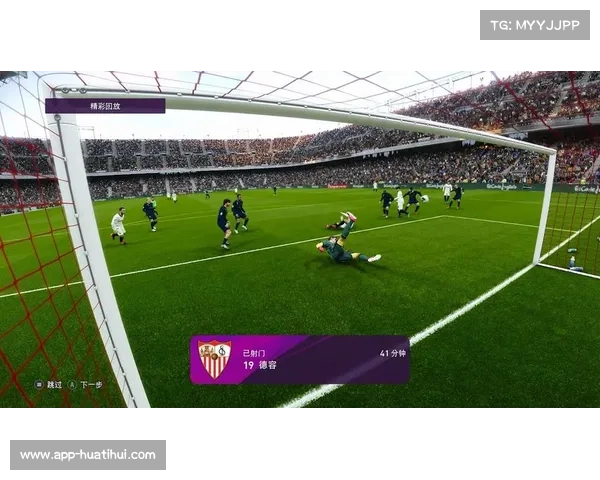Open the www.app-huatihui.com website link
The height and width of the screenshot is (480, 600).
[88, 455]
